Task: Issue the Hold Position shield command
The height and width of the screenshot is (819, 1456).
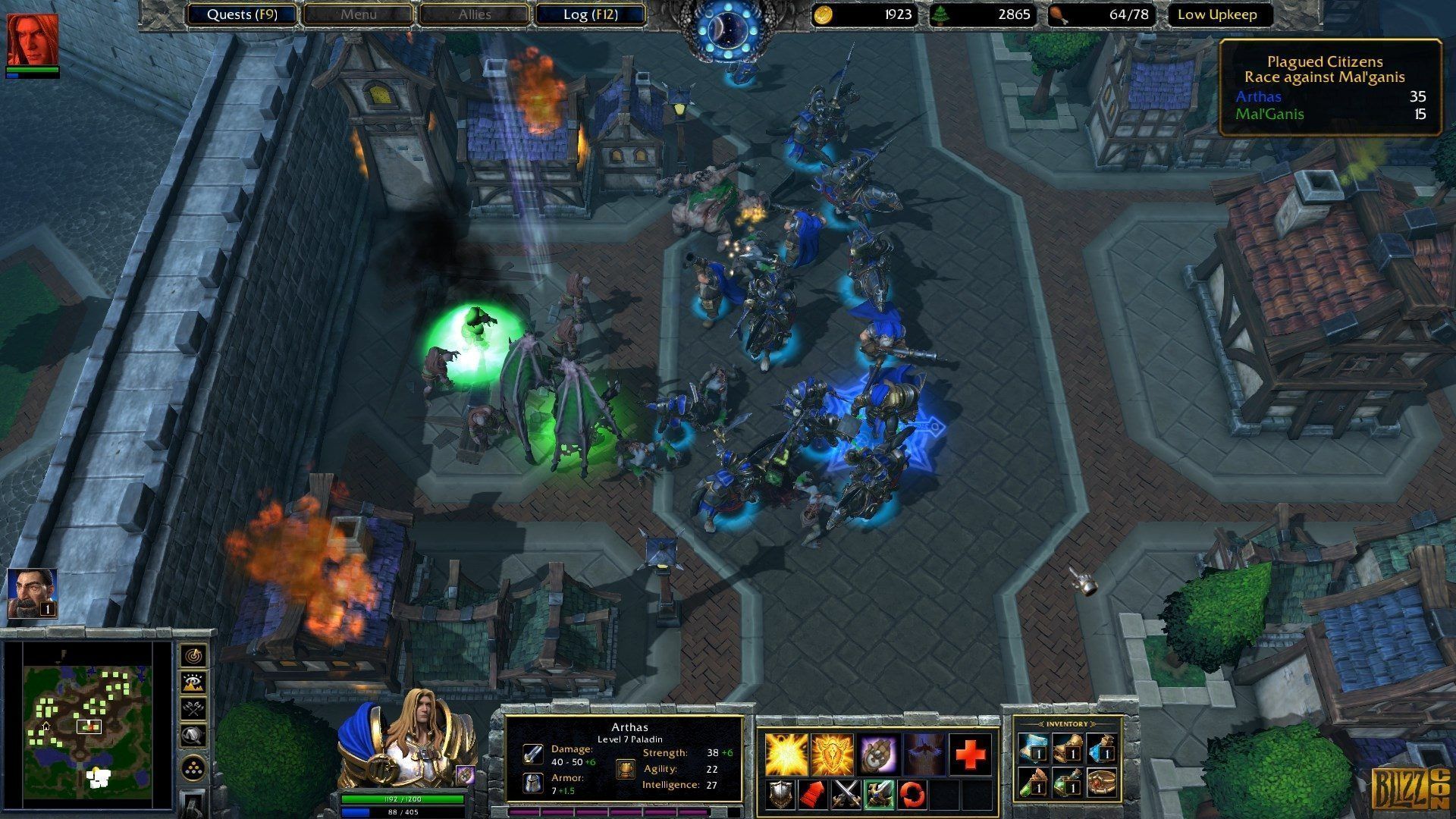Action: click(781, 794)
